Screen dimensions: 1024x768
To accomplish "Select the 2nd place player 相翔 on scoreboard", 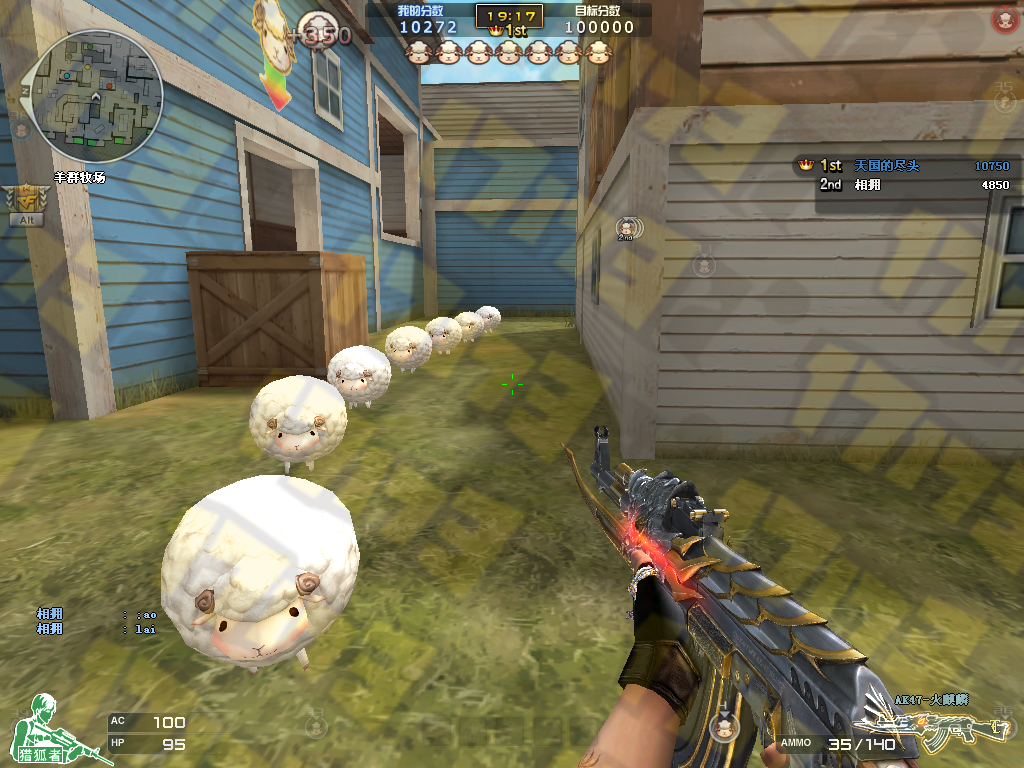I will [x=903, y=185].
